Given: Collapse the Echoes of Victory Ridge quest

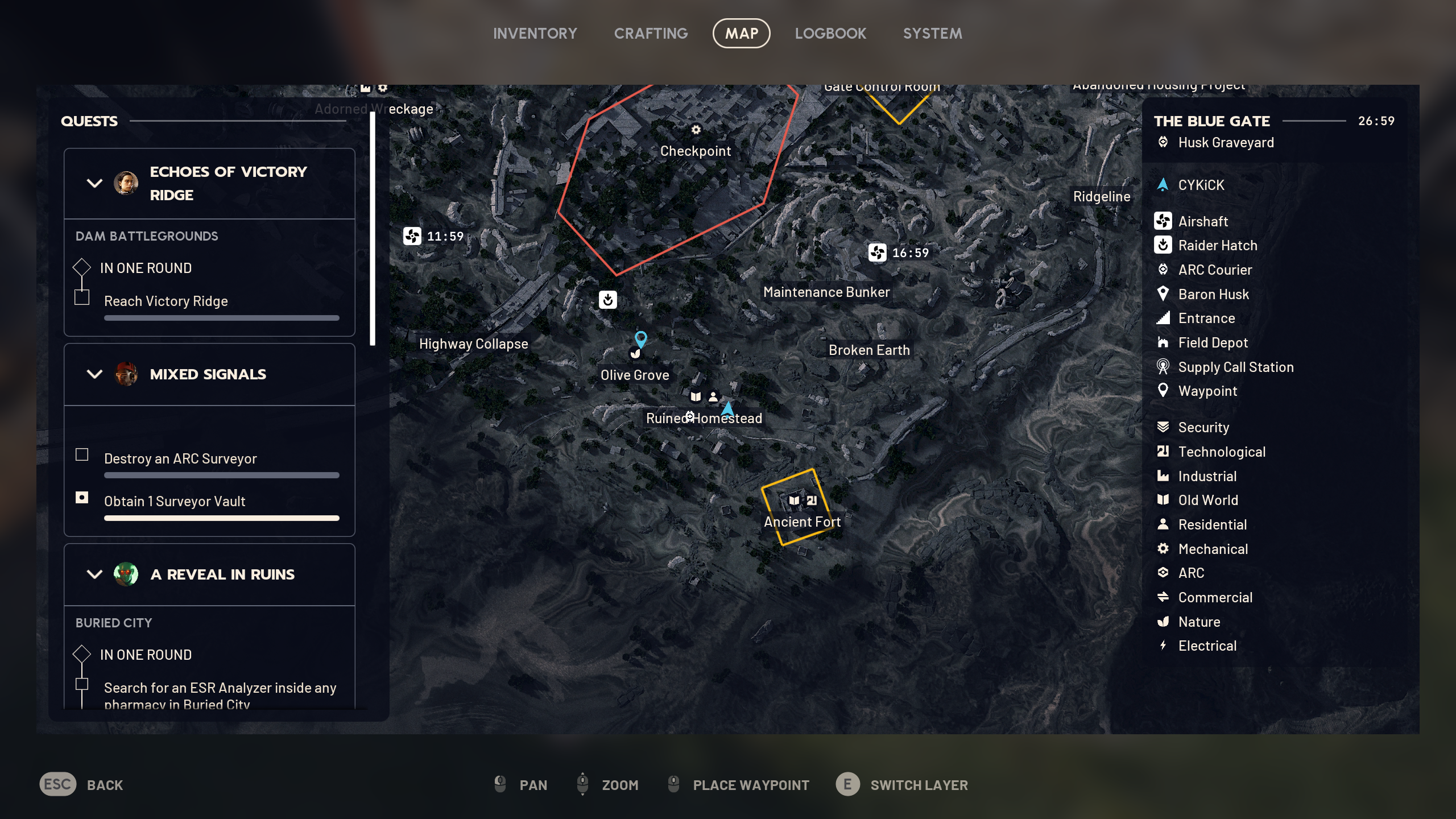Looking at the screenshot, I should (94, 183).
